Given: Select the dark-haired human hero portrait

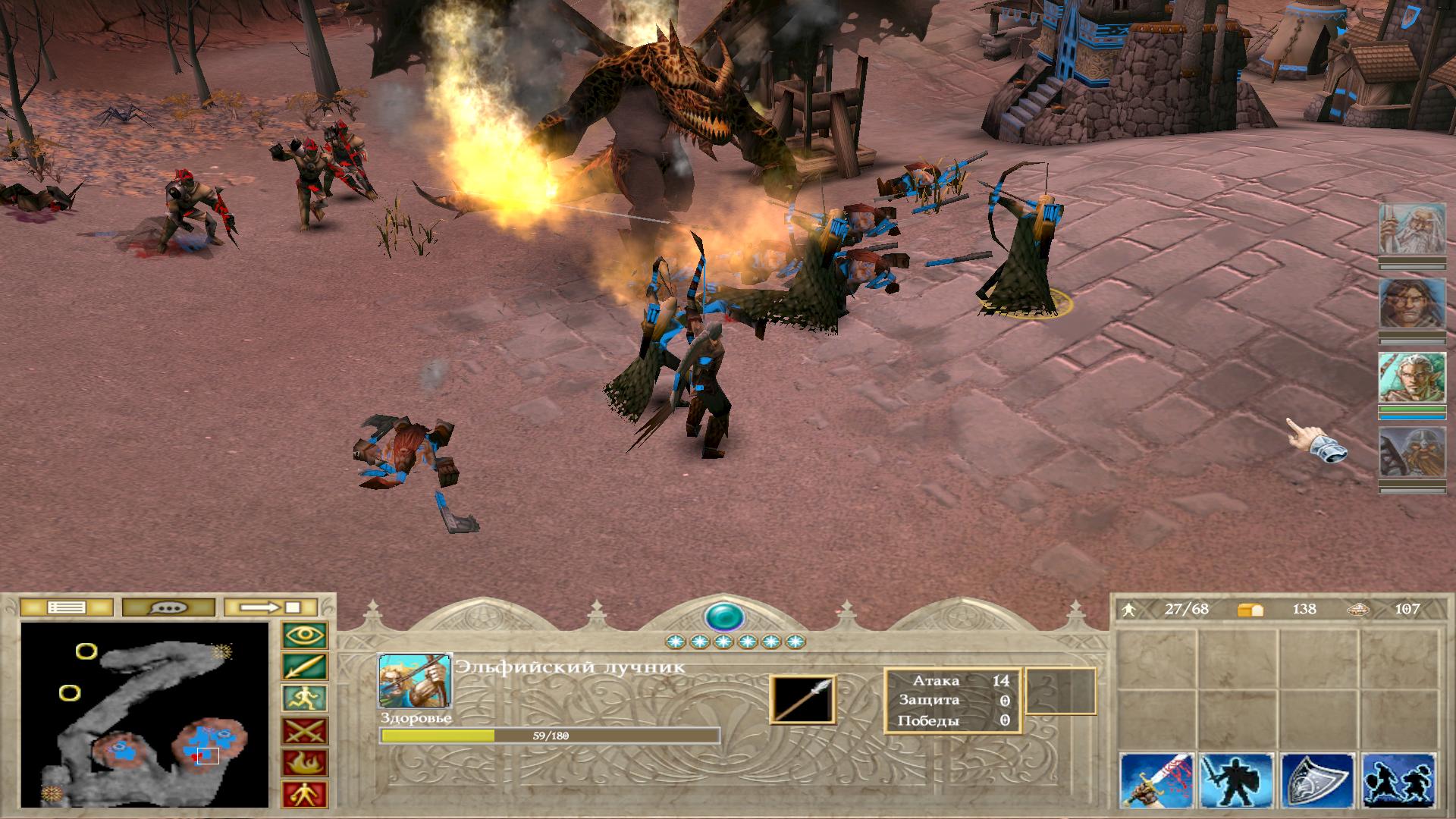Looking at the screenshot, I should [1412, 303].
